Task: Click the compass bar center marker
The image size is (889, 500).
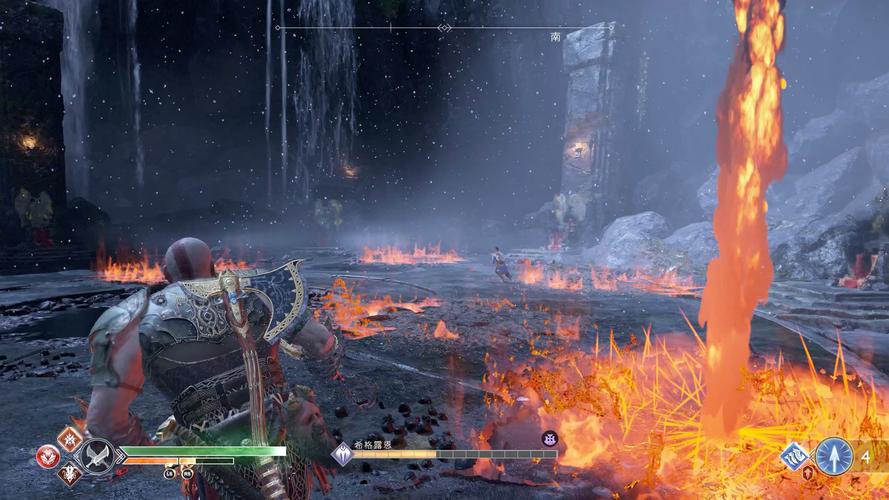Action: [x=444, y=28]
